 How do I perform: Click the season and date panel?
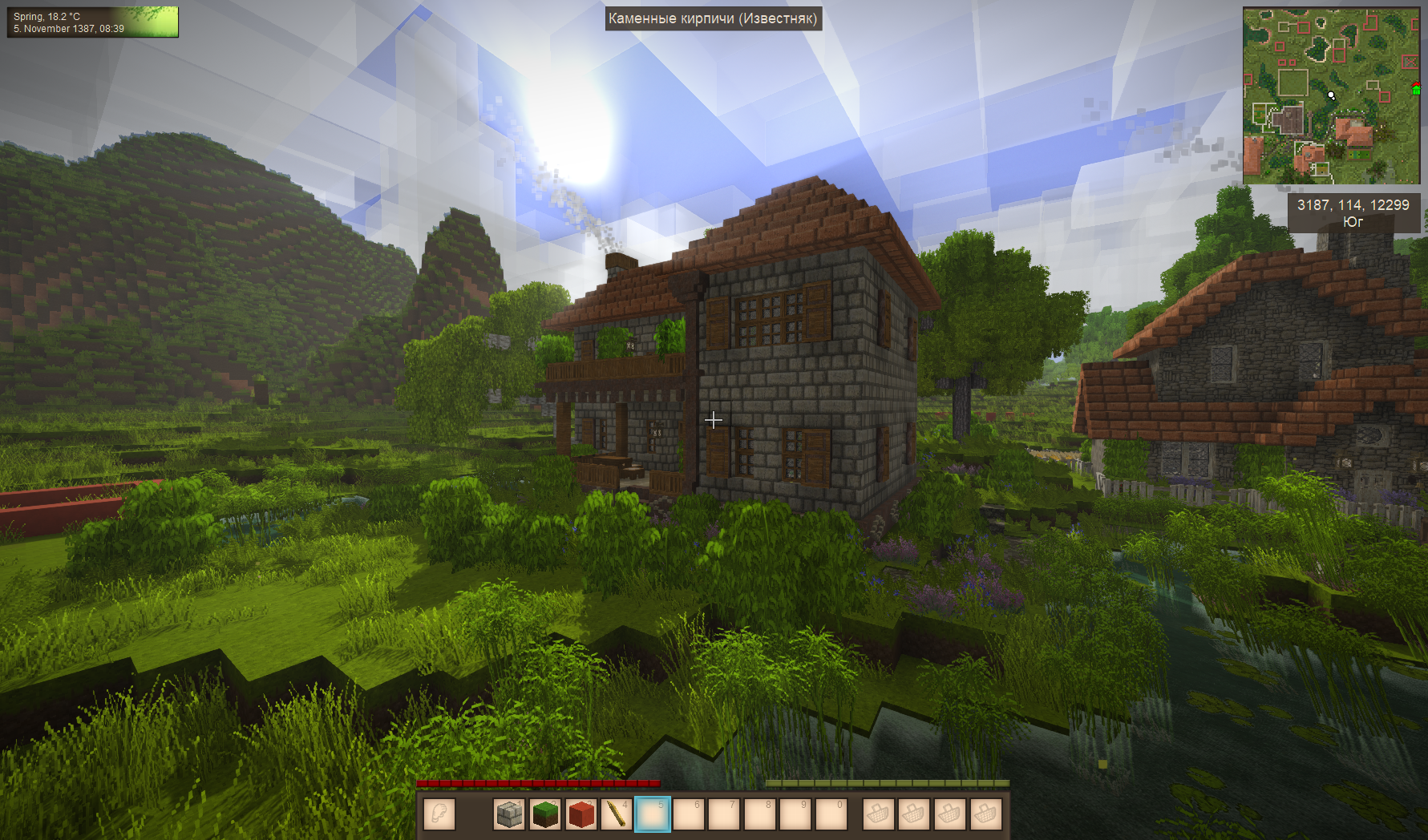92,22
